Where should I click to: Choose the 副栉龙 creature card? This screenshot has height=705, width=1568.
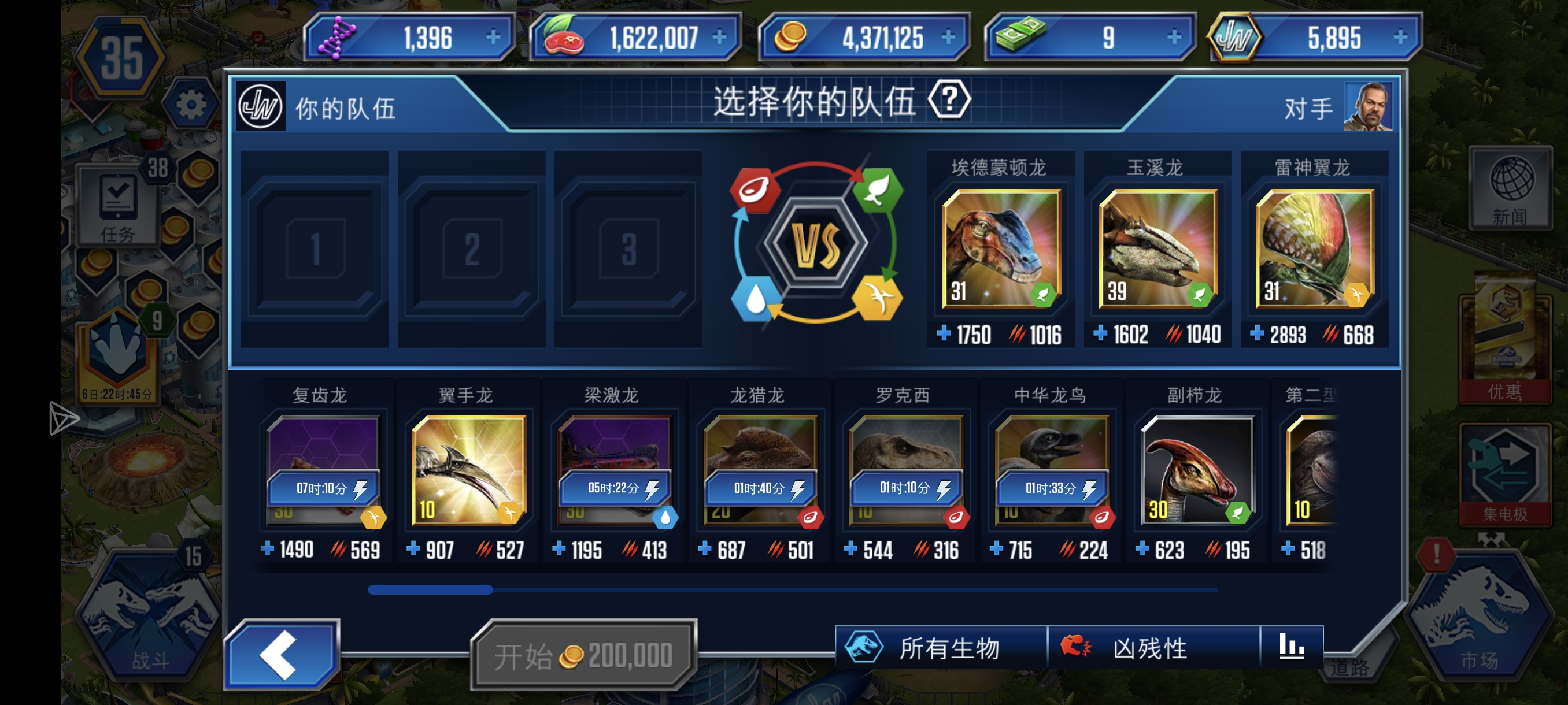[1197, 470]
